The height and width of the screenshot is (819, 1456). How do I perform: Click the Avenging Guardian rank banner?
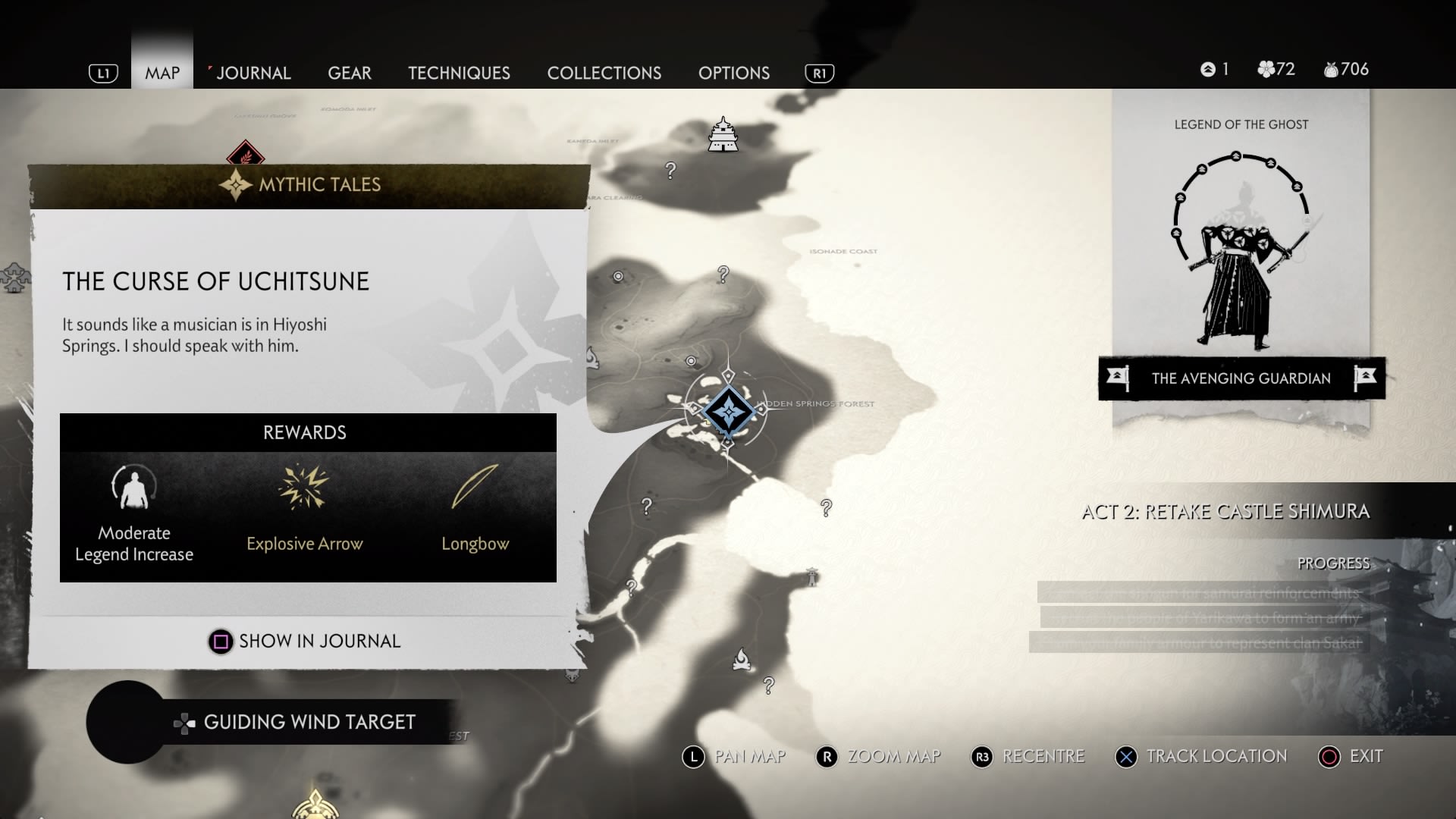[1241, 378]
